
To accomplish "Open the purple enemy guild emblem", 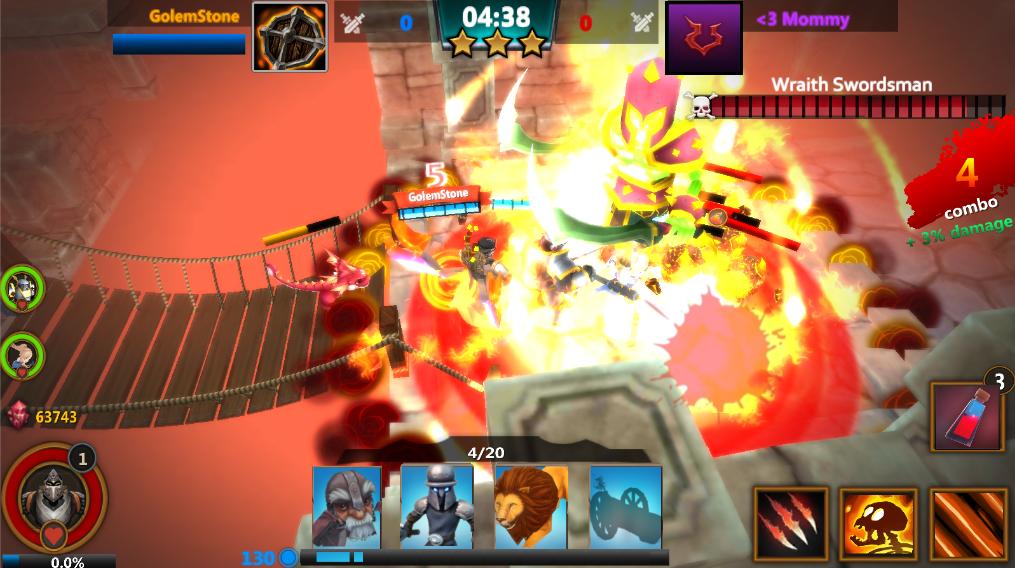I will coord(703,37).
